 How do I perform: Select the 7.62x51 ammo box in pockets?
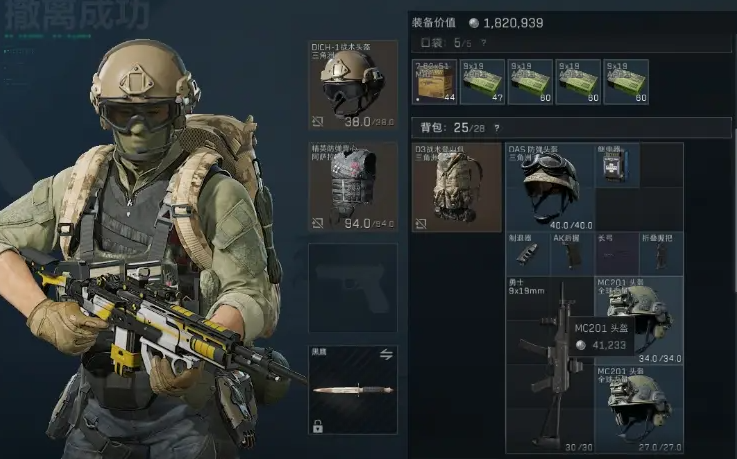[x=435, y=82]
